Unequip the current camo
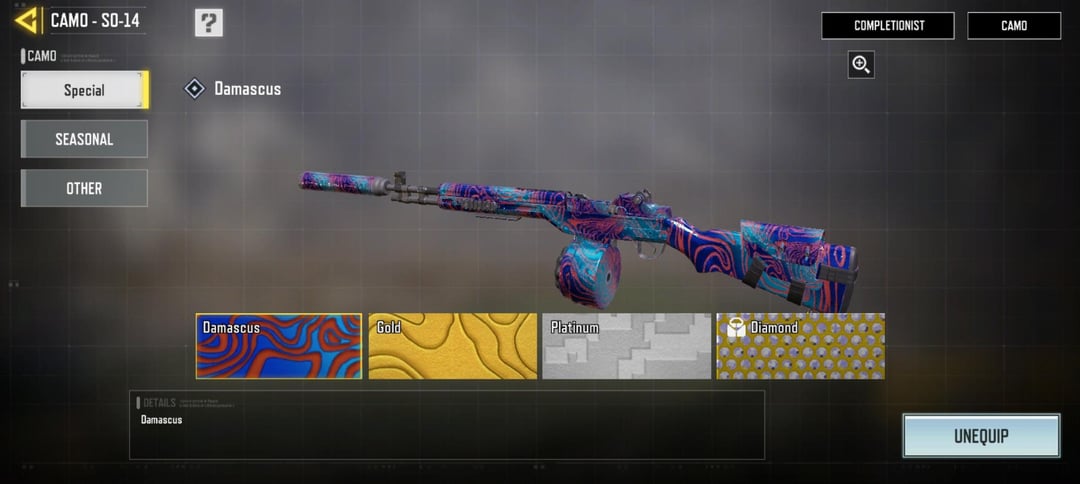Image resolution: width=1080 pixels, height=484 pixels. [x=980, y=436]
